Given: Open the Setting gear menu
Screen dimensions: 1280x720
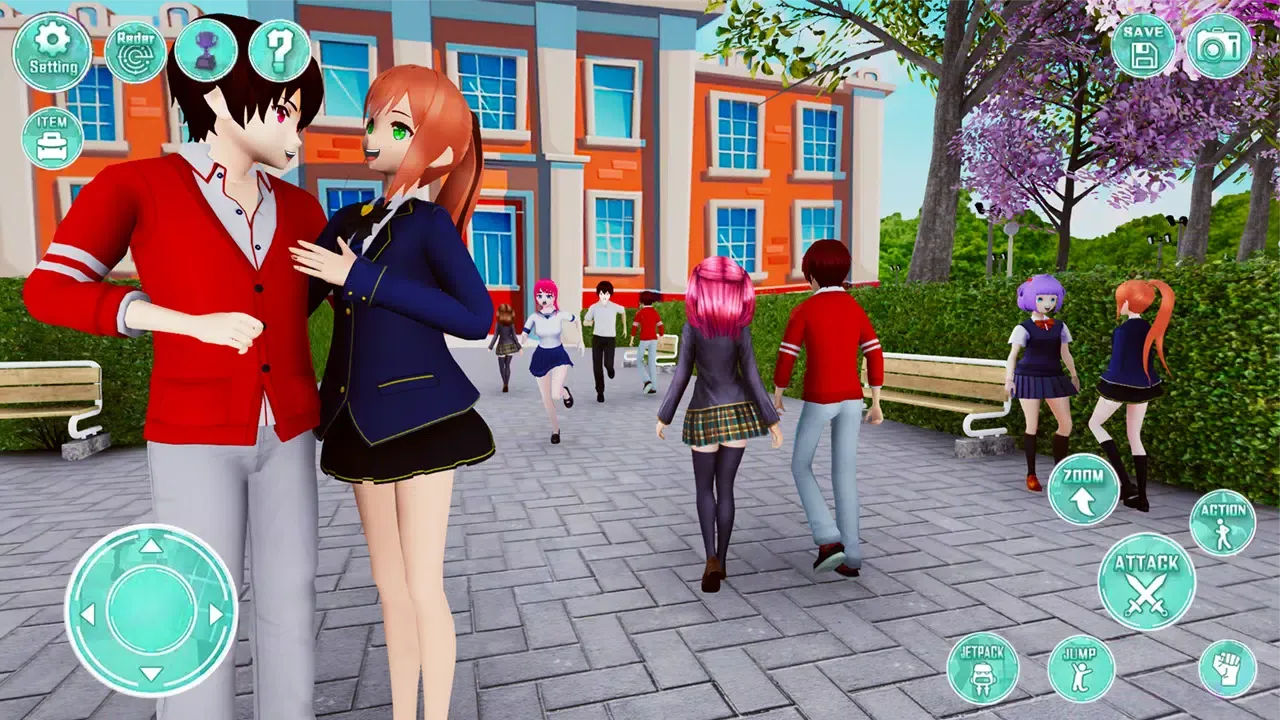Looking at the screenshot, I should point(52,52).
